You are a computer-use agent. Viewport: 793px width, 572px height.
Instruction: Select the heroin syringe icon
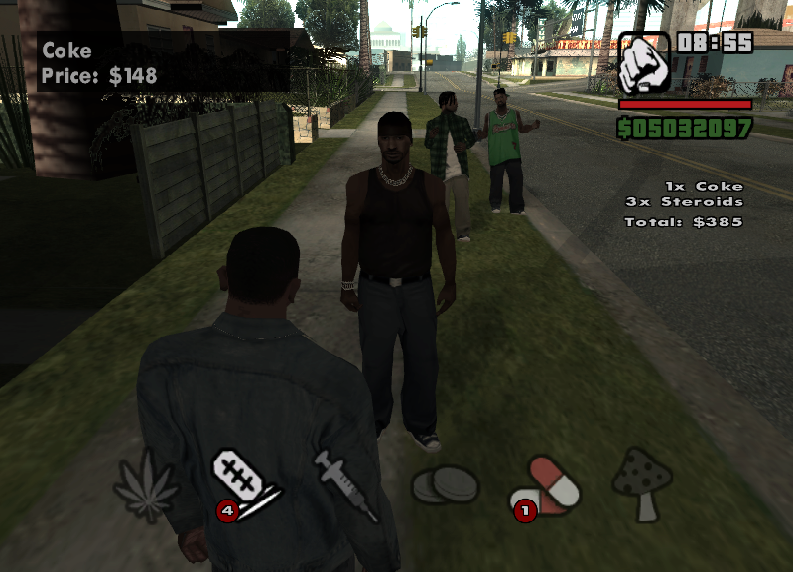tap(345, 484)
